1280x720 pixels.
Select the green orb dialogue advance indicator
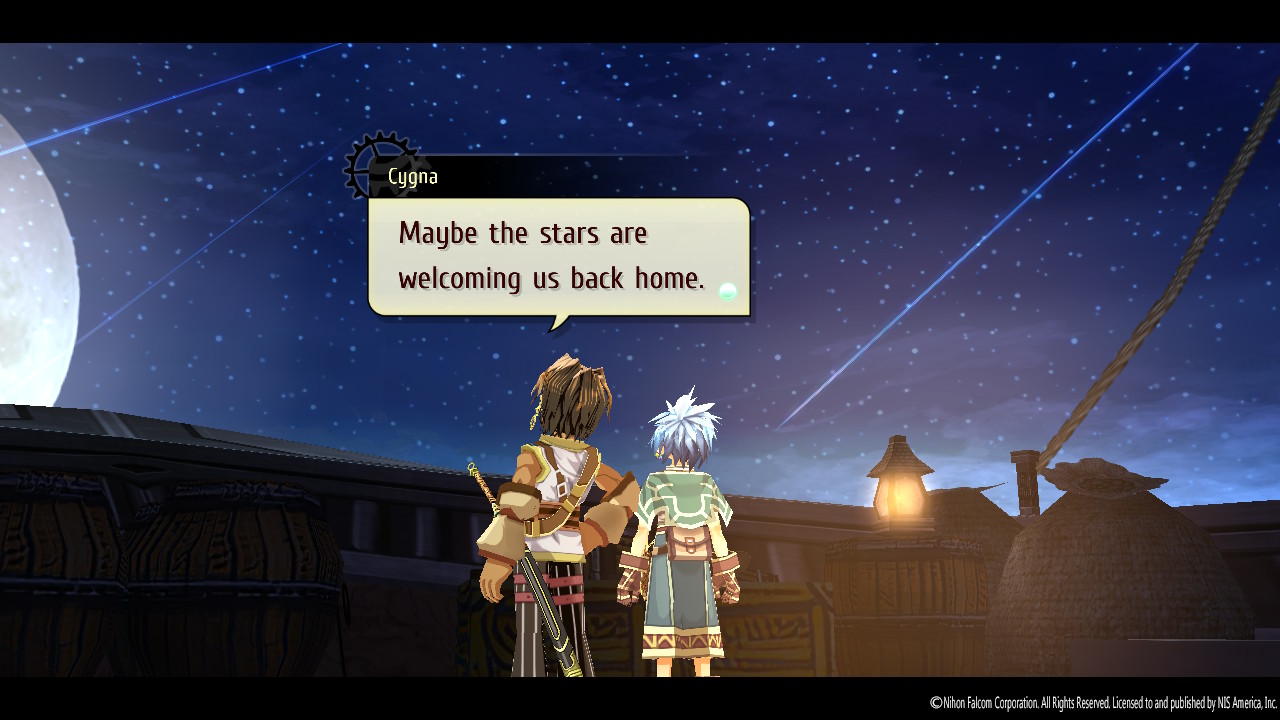tap(729, 291)
